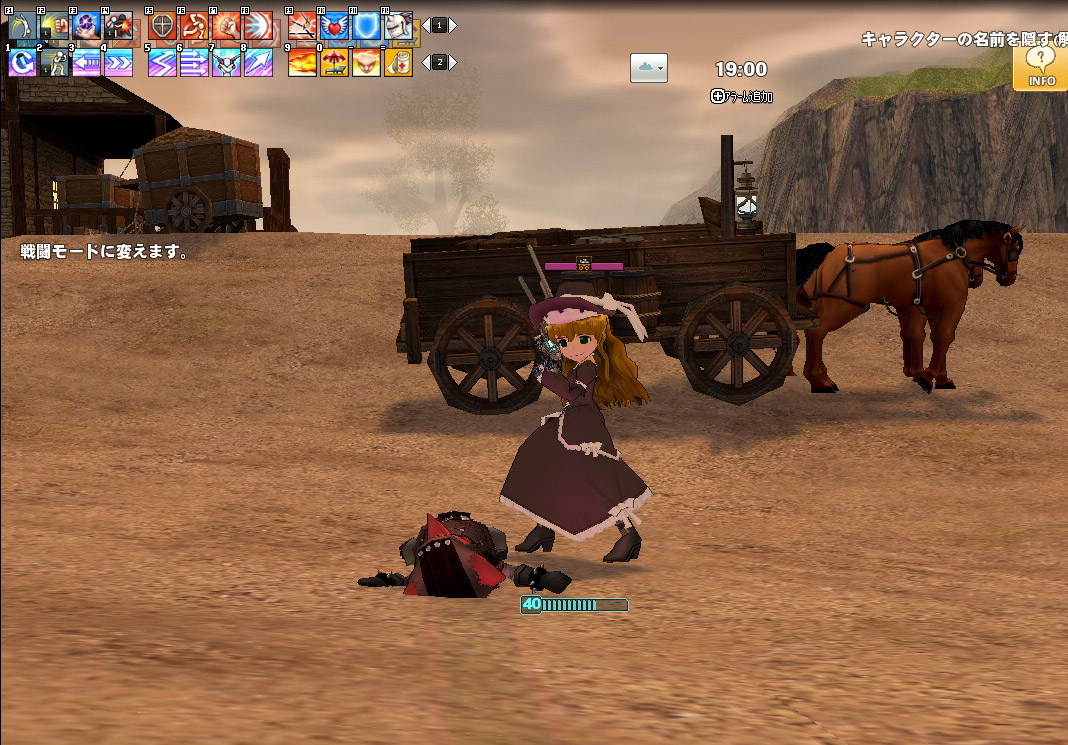Trigger the diagonal arrow shot skill
Viewport: 1068px width, 745px height.
[258, 63]
